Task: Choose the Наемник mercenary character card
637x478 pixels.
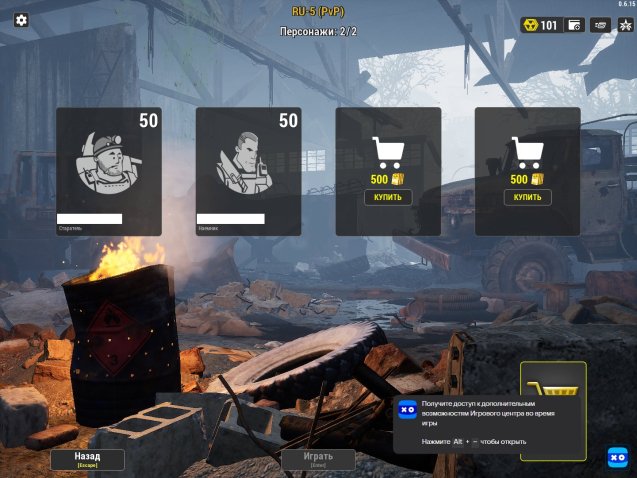Action: point(248,171)
